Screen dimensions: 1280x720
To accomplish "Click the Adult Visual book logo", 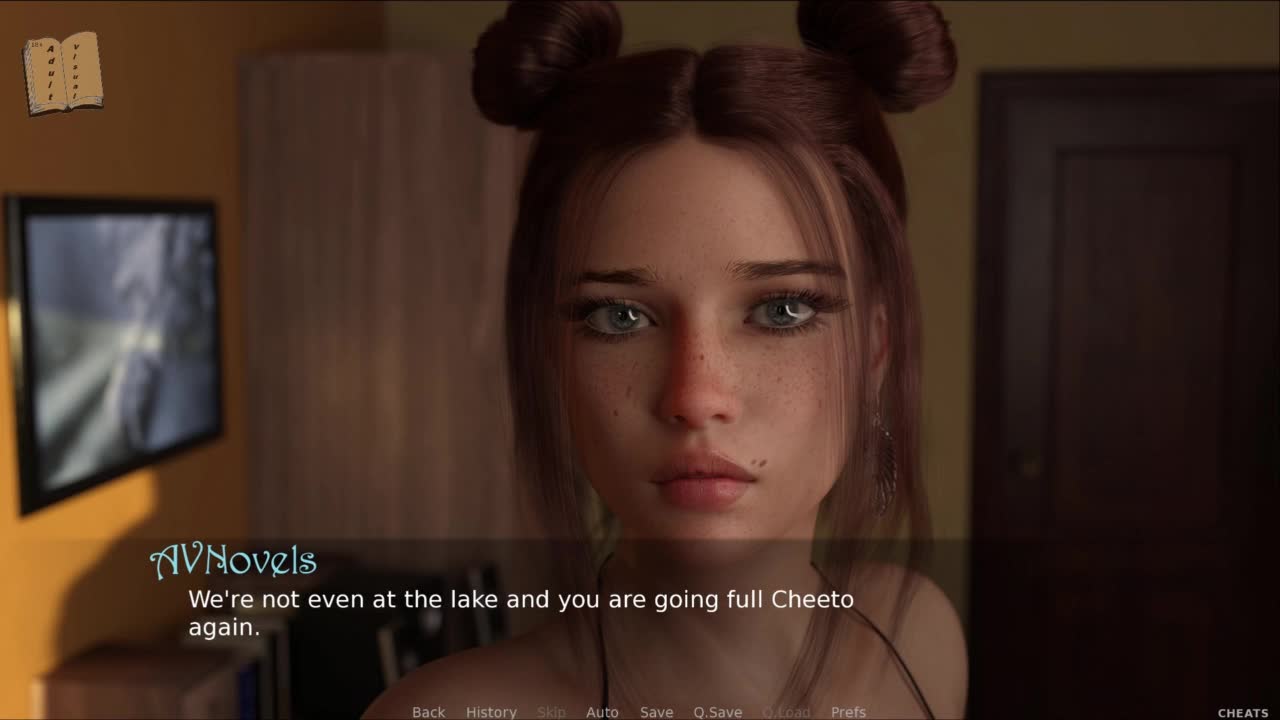I will click(62, 73).
